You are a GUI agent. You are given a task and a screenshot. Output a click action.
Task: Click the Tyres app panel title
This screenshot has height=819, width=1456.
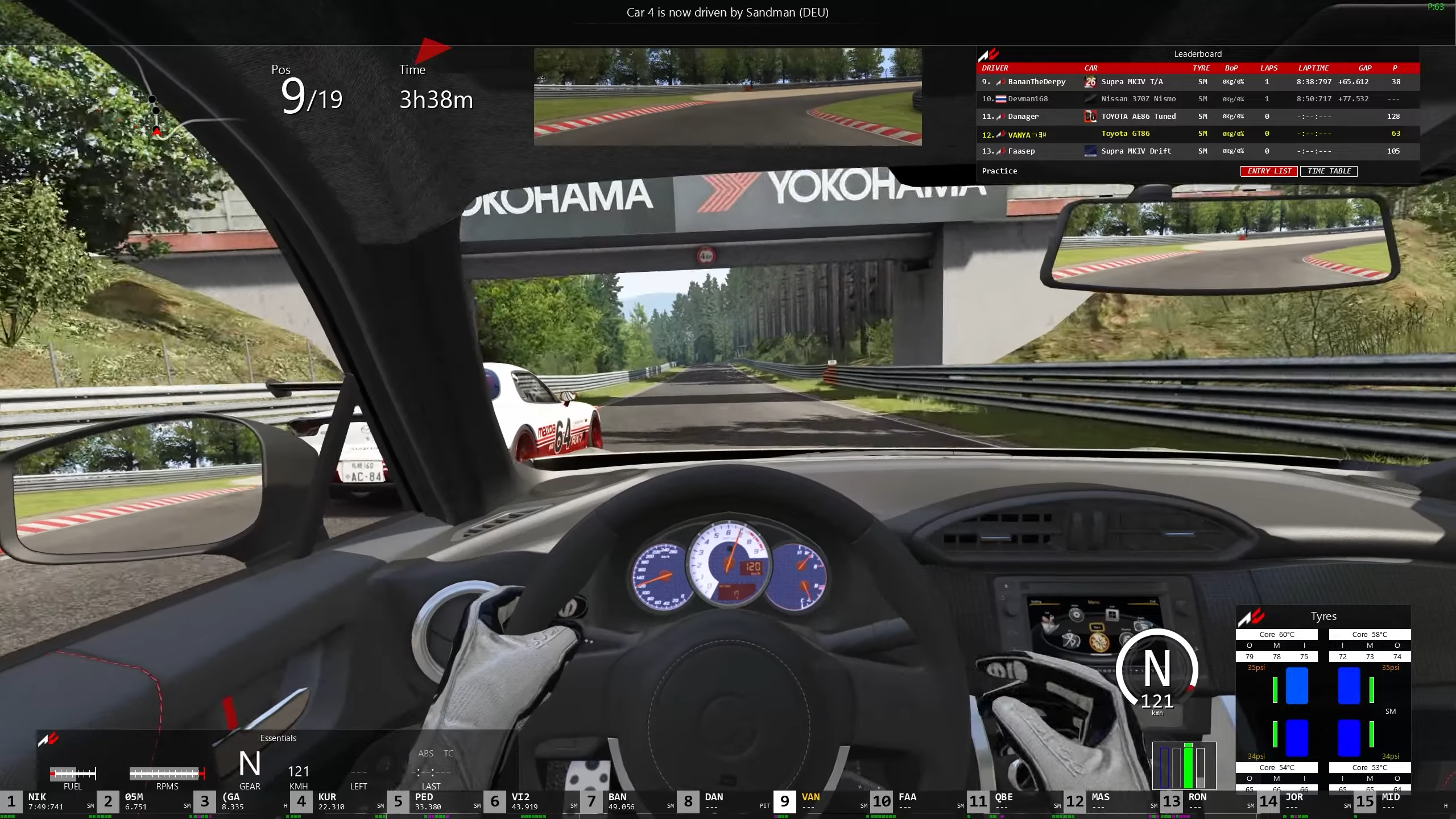[x=1323, y=617]
